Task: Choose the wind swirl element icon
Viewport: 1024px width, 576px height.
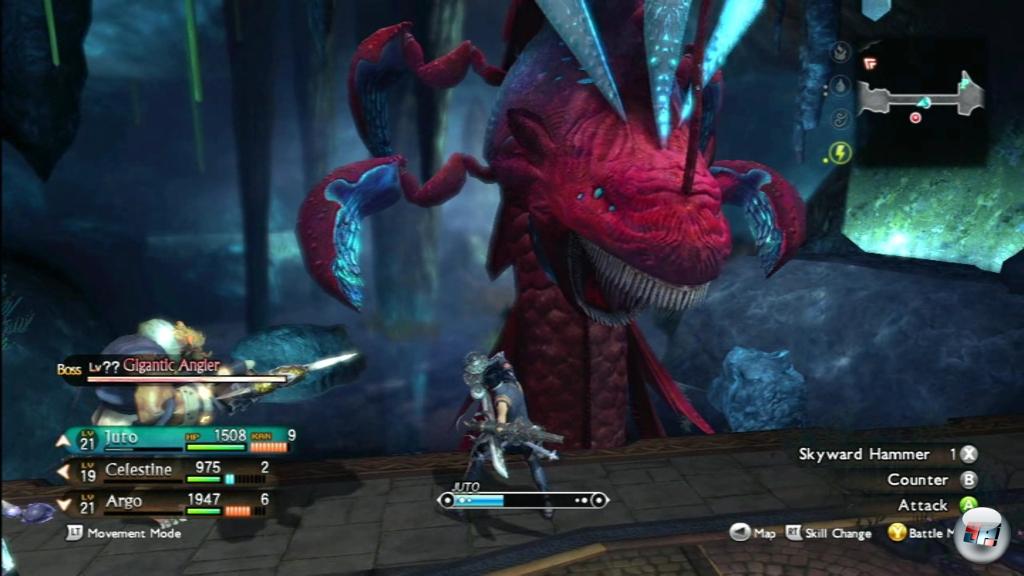Action: pos(840,120)
